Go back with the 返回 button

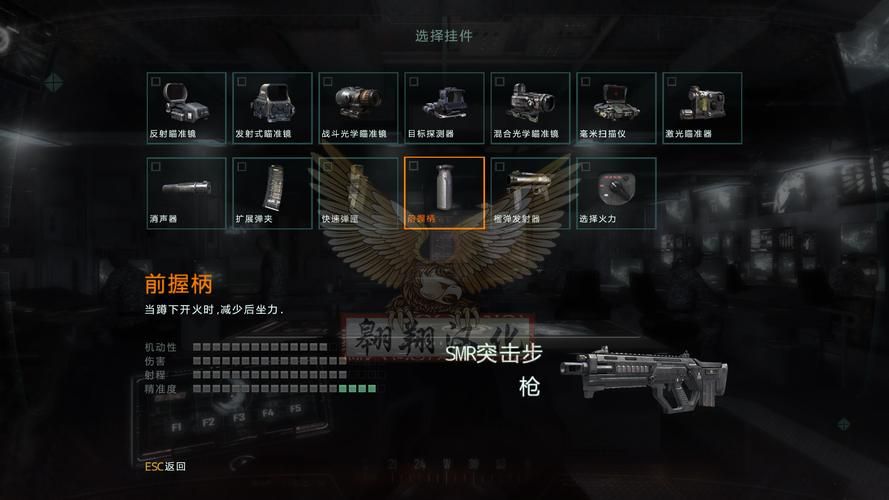pos(165,466)
